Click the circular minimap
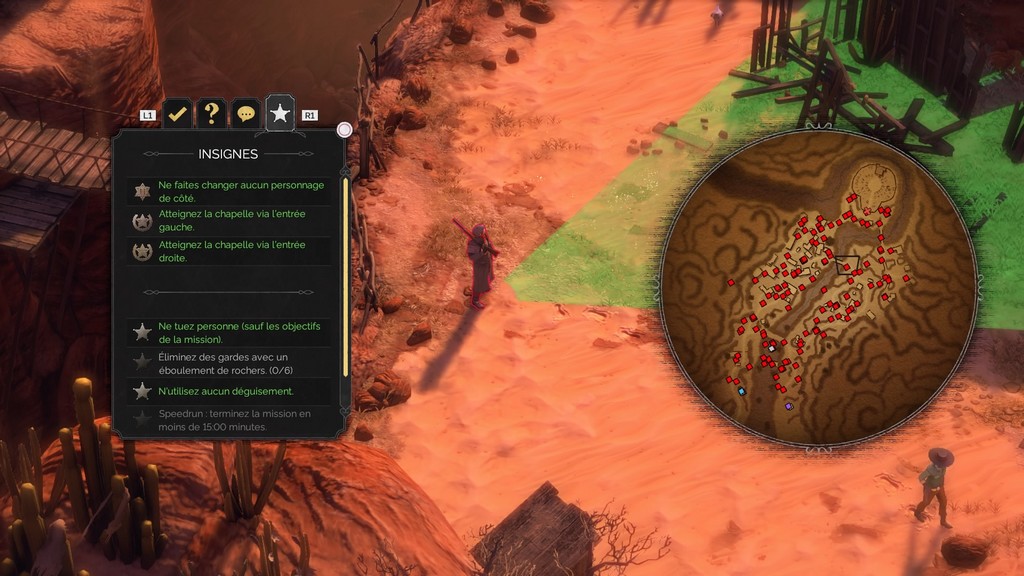 pos(818,290)
